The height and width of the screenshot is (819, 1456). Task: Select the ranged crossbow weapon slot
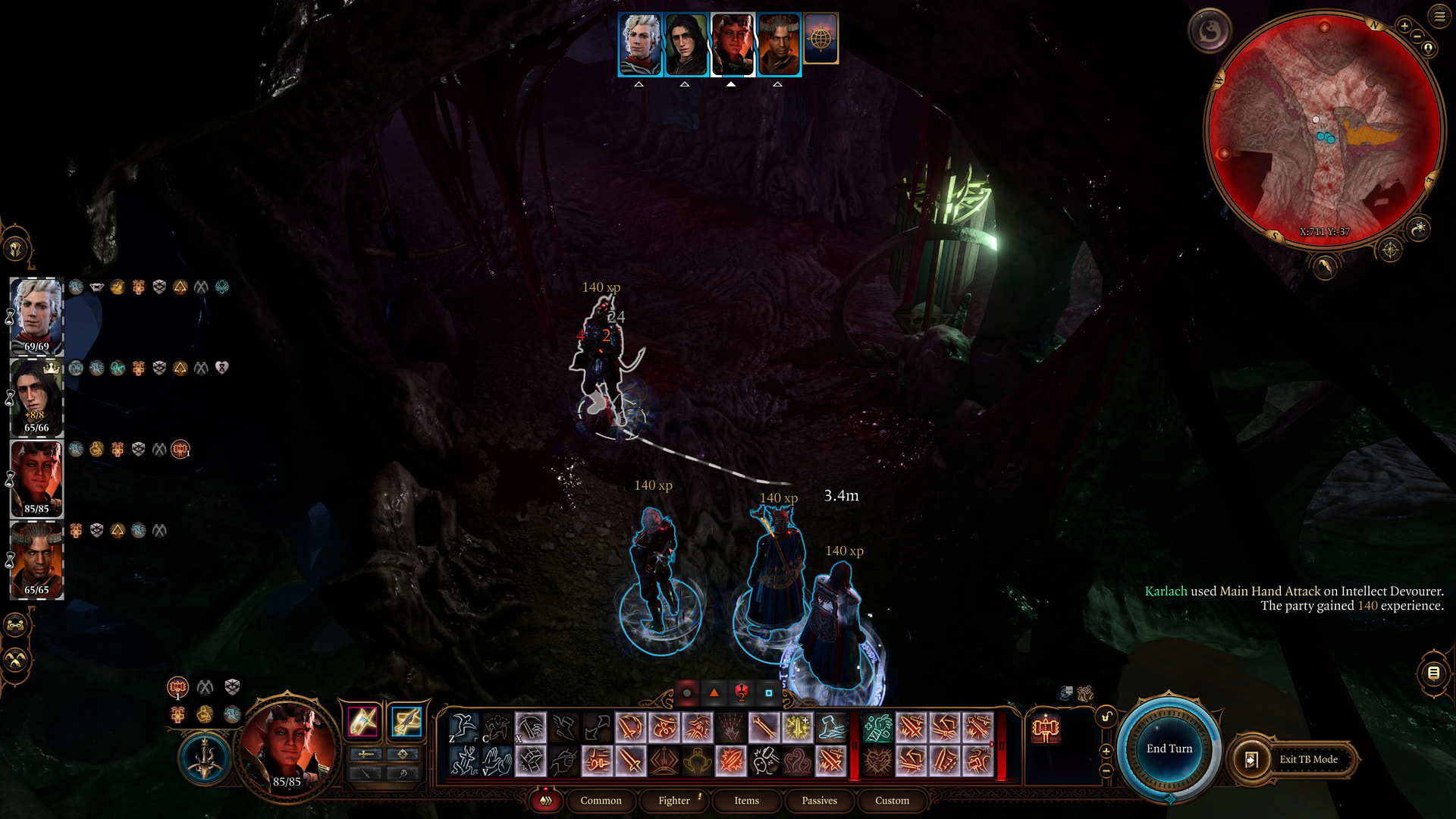click(406, 722)
